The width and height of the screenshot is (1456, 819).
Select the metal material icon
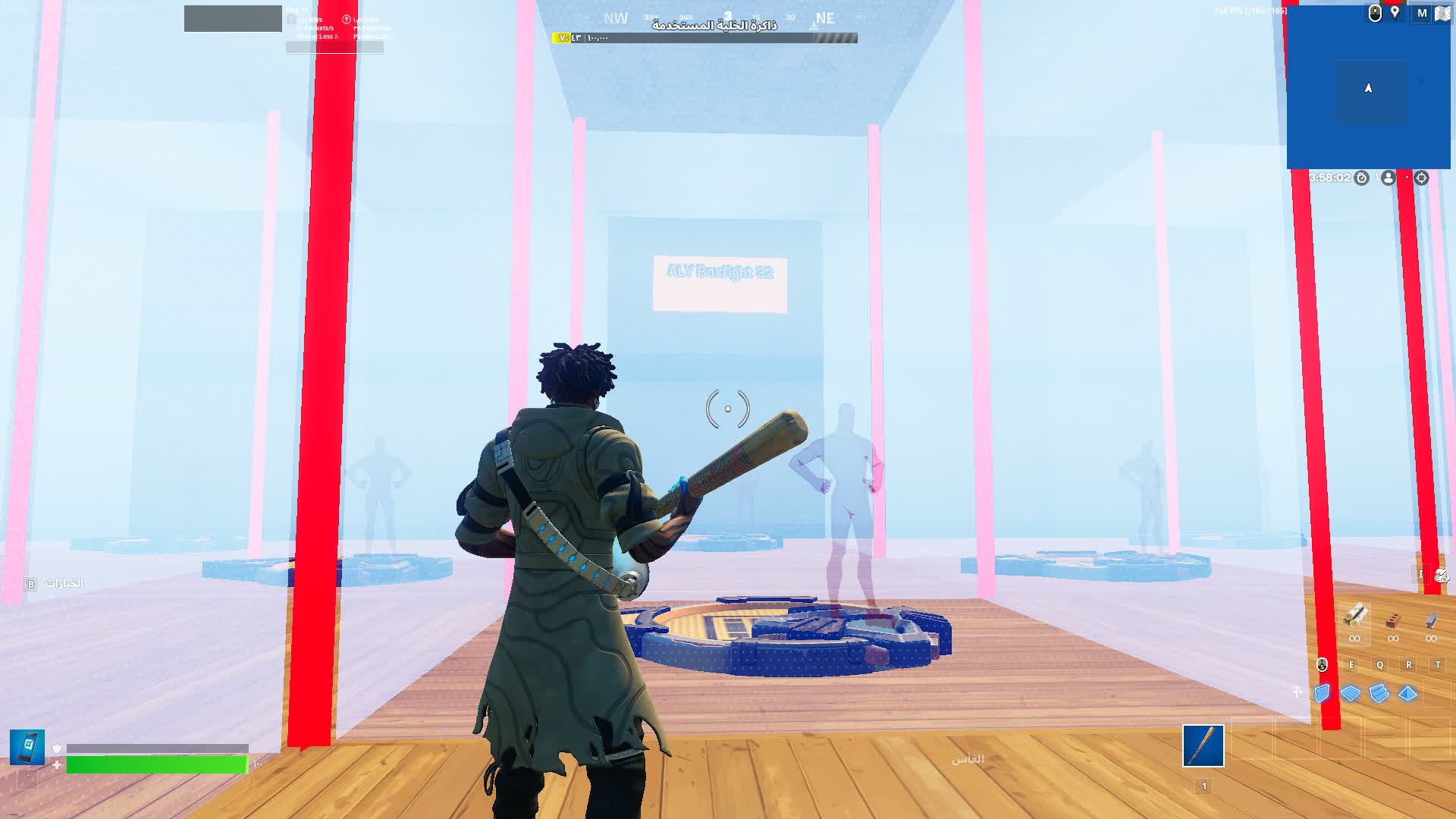point(1431,620)
